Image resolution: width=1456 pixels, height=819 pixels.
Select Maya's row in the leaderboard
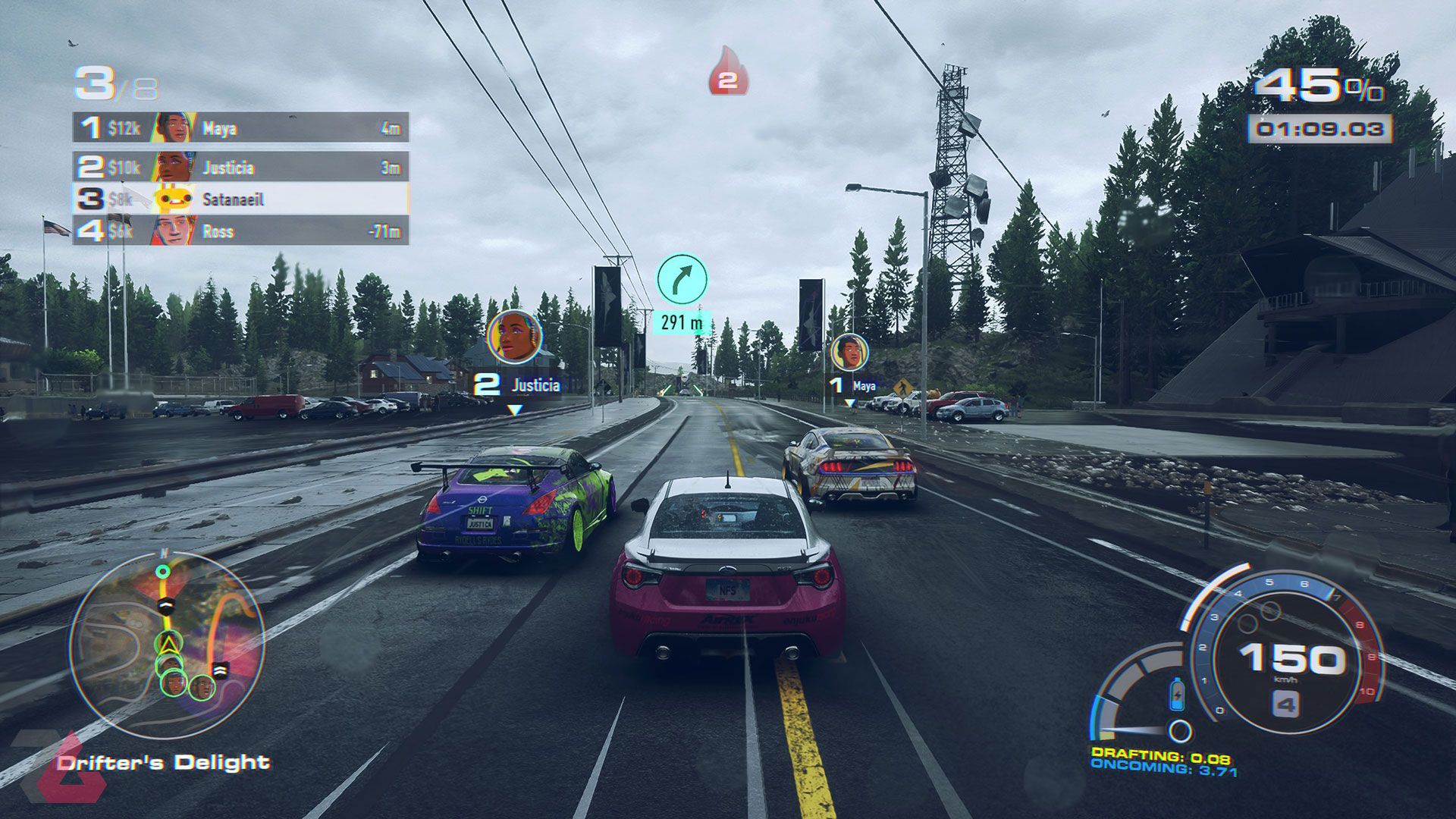(240, 128)
